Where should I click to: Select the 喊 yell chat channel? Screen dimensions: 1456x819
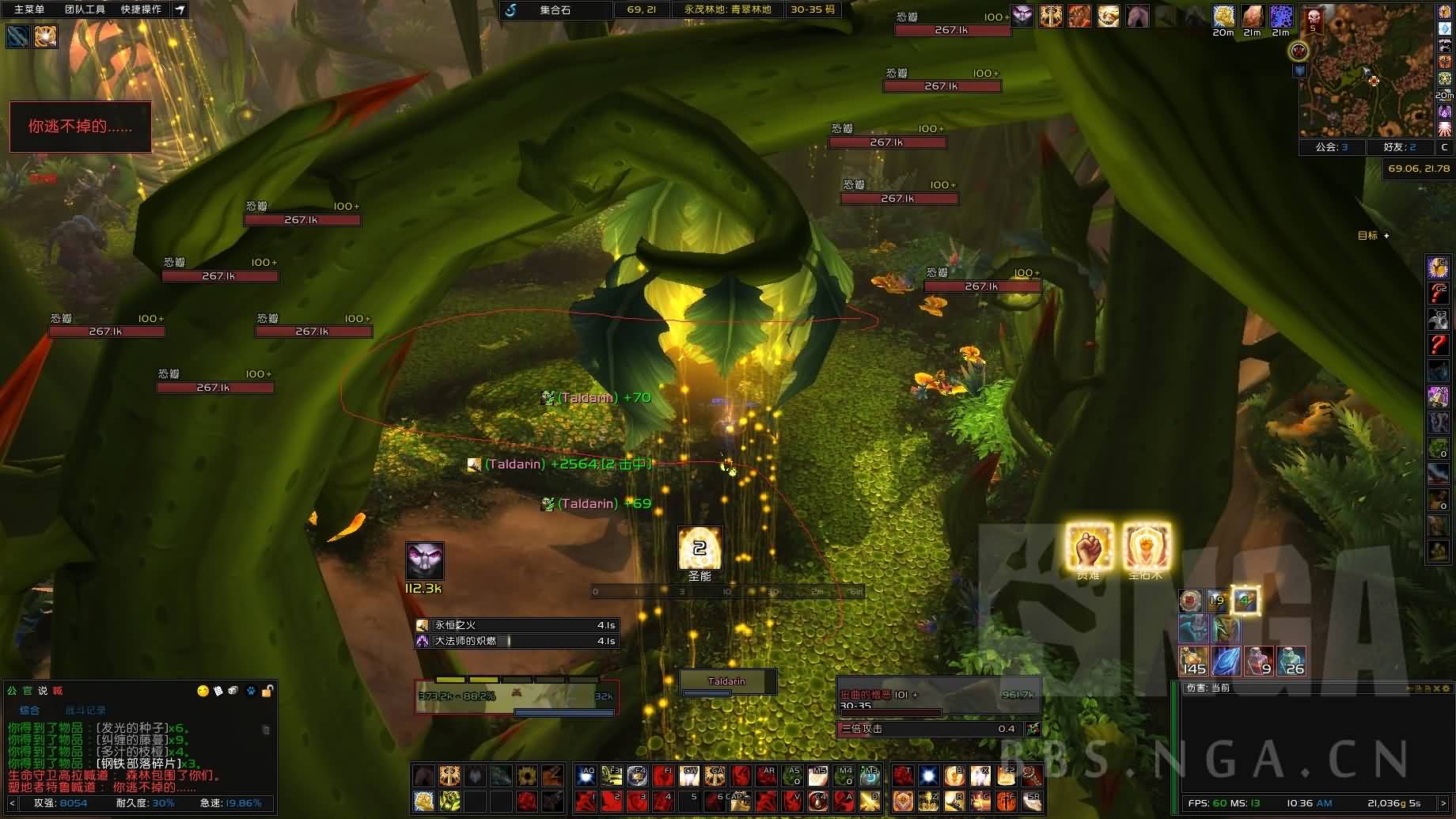pyautogui.click(x=57, y=691)
